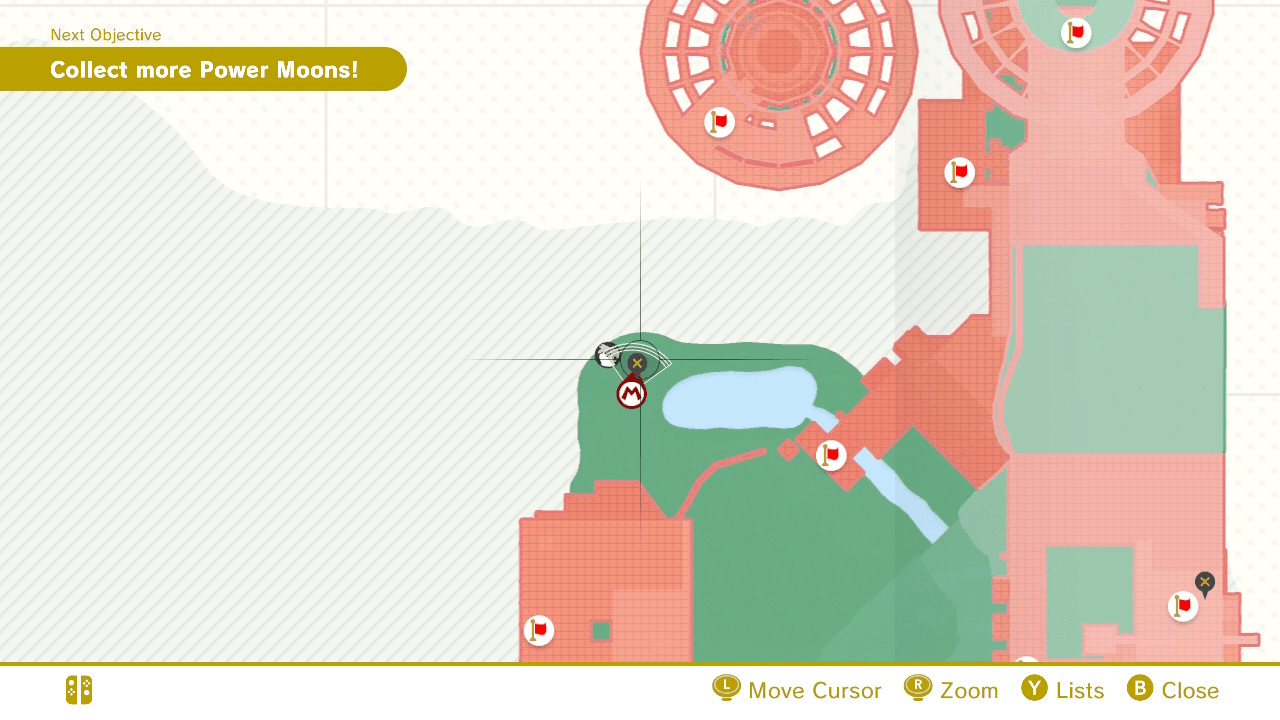Screen dimensions: 1280x720
Task: Select the Close label
Action: (x=1191, y=689)
